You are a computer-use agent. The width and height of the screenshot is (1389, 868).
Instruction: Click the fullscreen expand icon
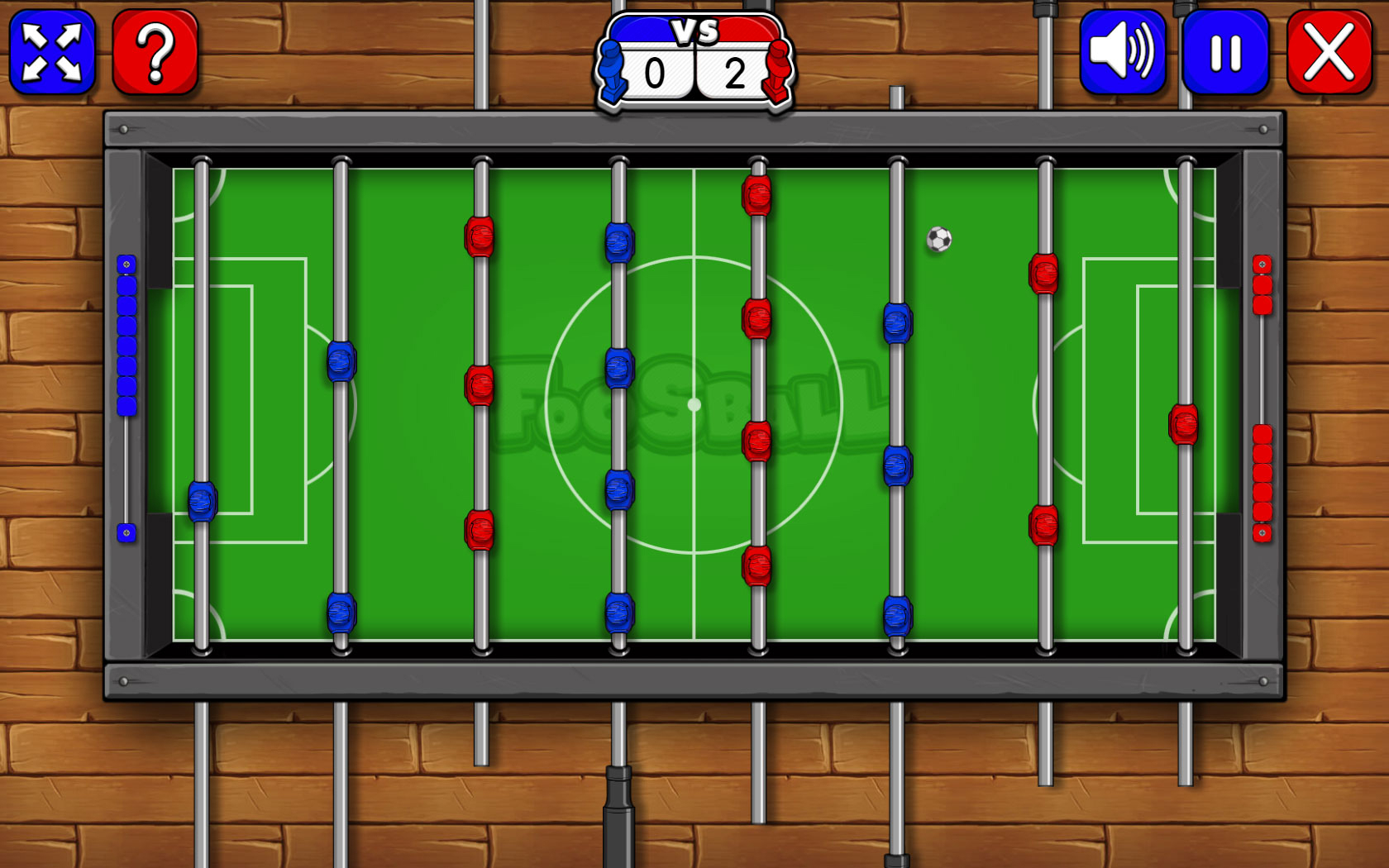51,53
